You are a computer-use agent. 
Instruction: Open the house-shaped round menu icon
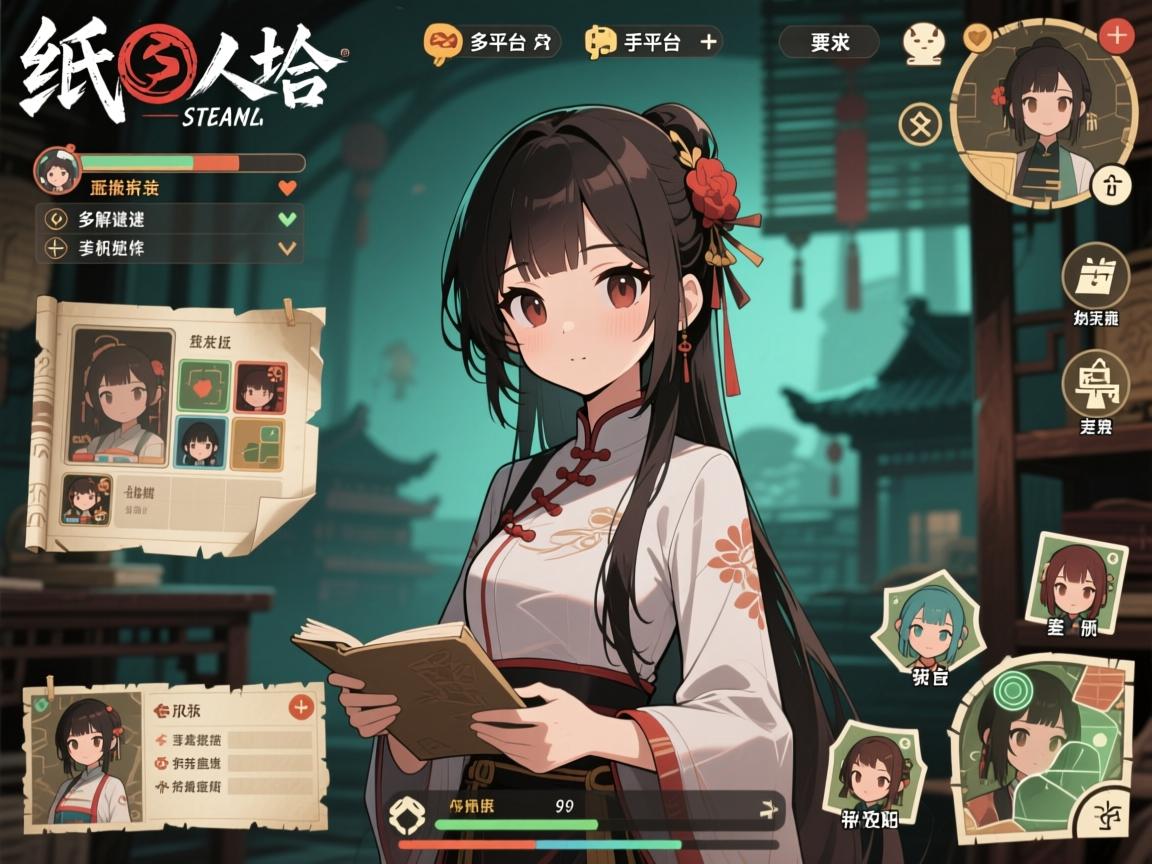tap(1094, 383)
